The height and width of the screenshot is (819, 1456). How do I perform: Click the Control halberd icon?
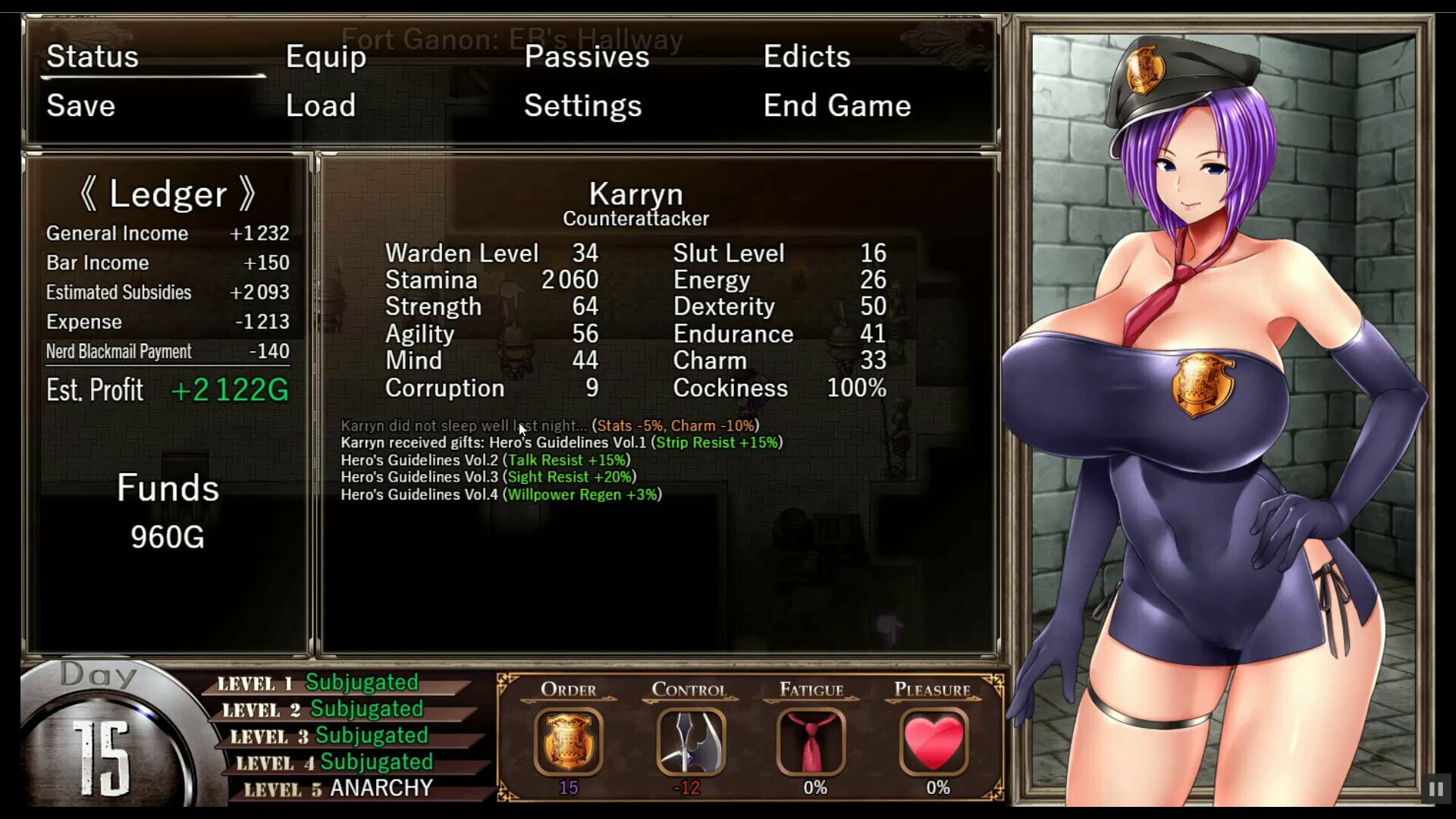(x=689, y=741)
